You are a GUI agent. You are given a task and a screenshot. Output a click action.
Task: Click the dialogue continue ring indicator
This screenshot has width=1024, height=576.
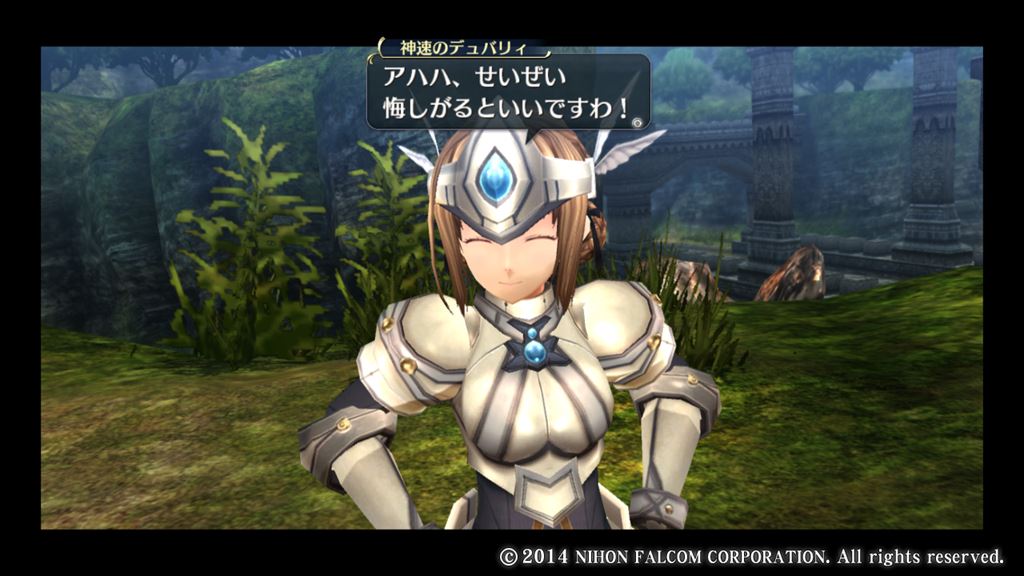tap(637, 121)
